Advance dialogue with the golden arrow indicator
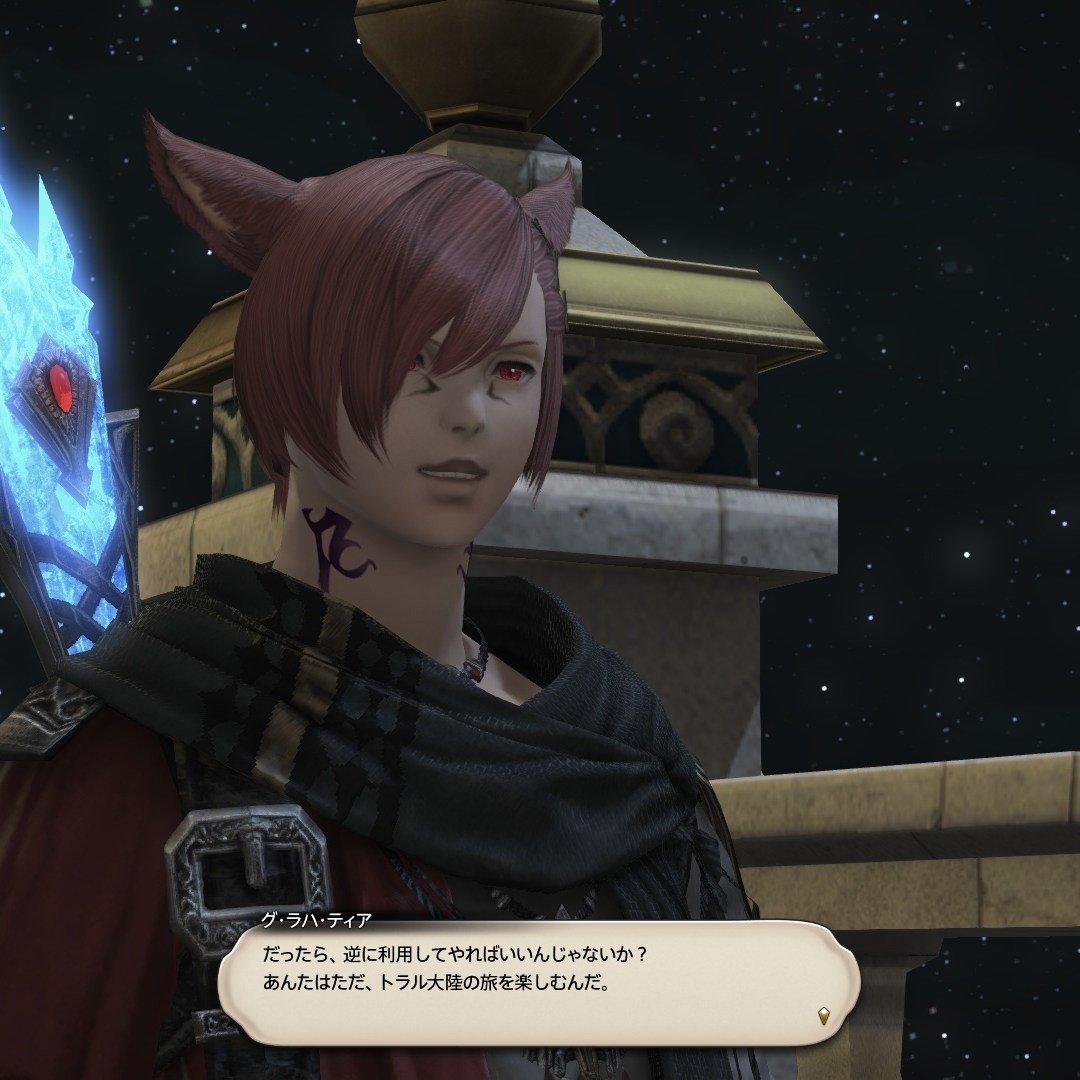Image resolution: width=1080 pixels, height=1080 pixels. pyautogui.click(x=822, y=1016)
